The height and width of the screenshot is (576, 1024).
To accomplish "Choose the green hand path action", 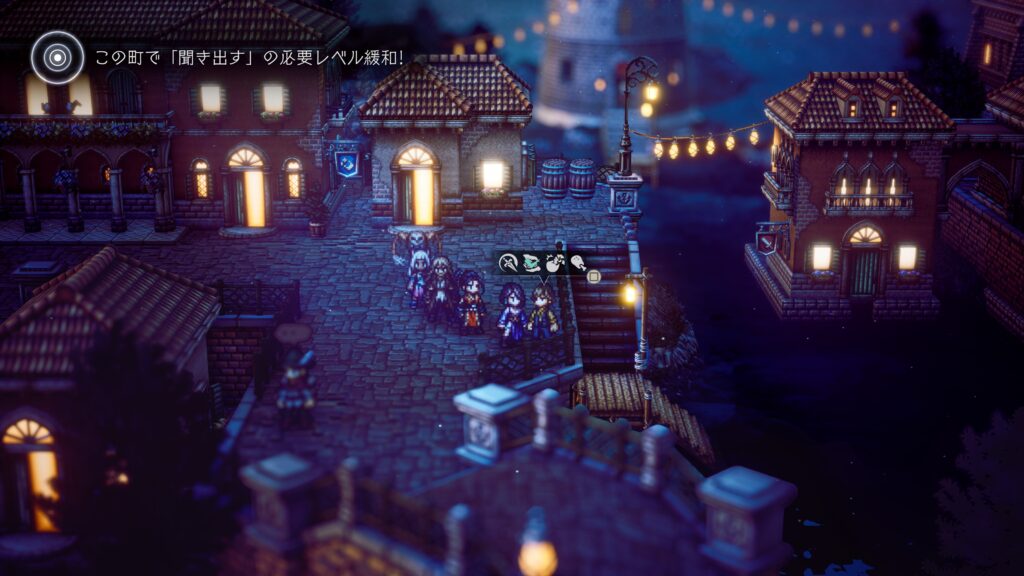I will (531, 263).
